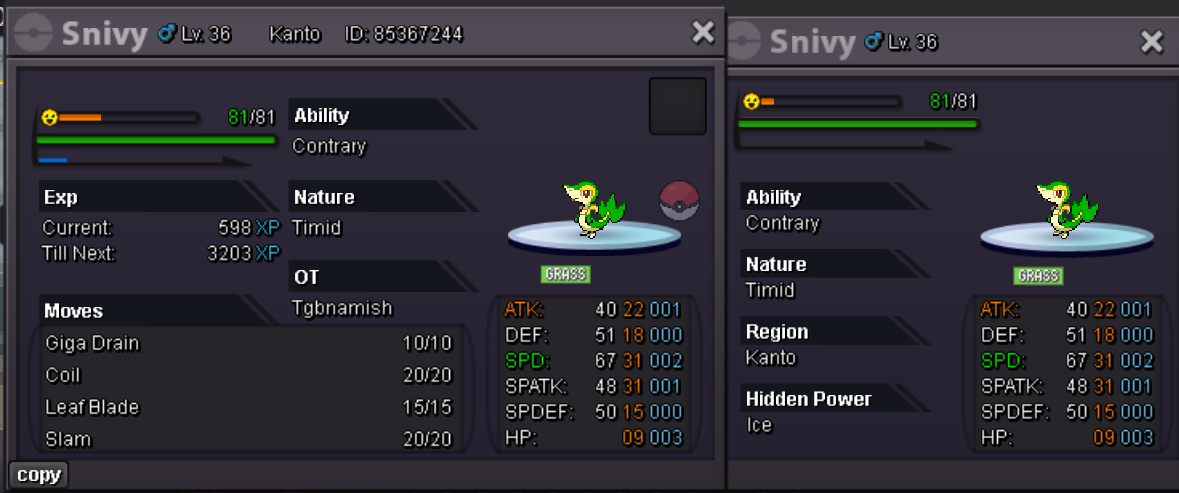Click the Poké Ball icon beside Snivy

click(679, 201)
